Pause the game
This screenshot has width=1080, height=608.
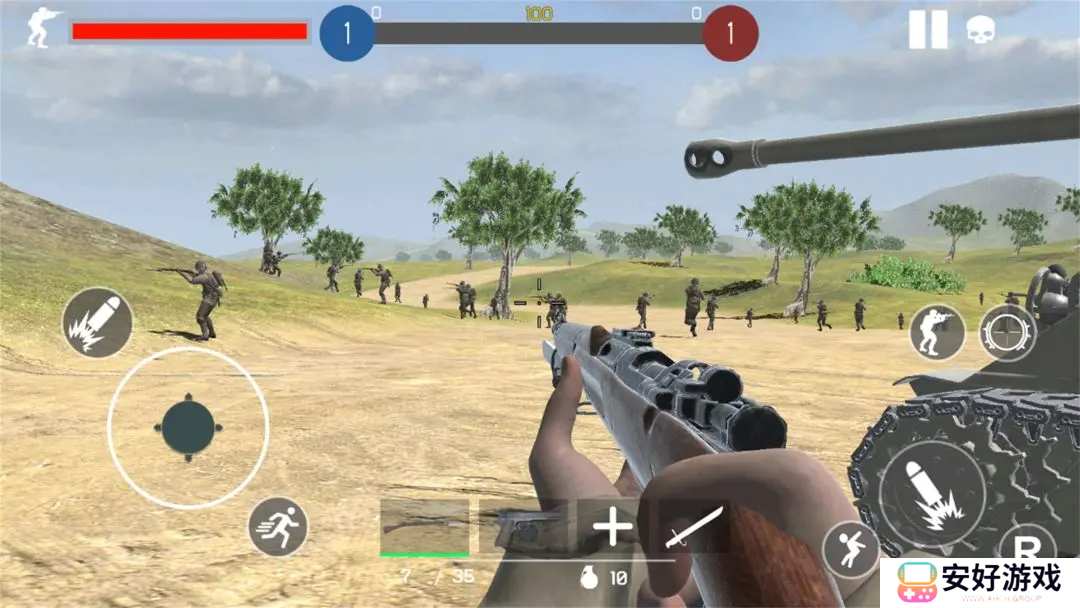point(927,30)
